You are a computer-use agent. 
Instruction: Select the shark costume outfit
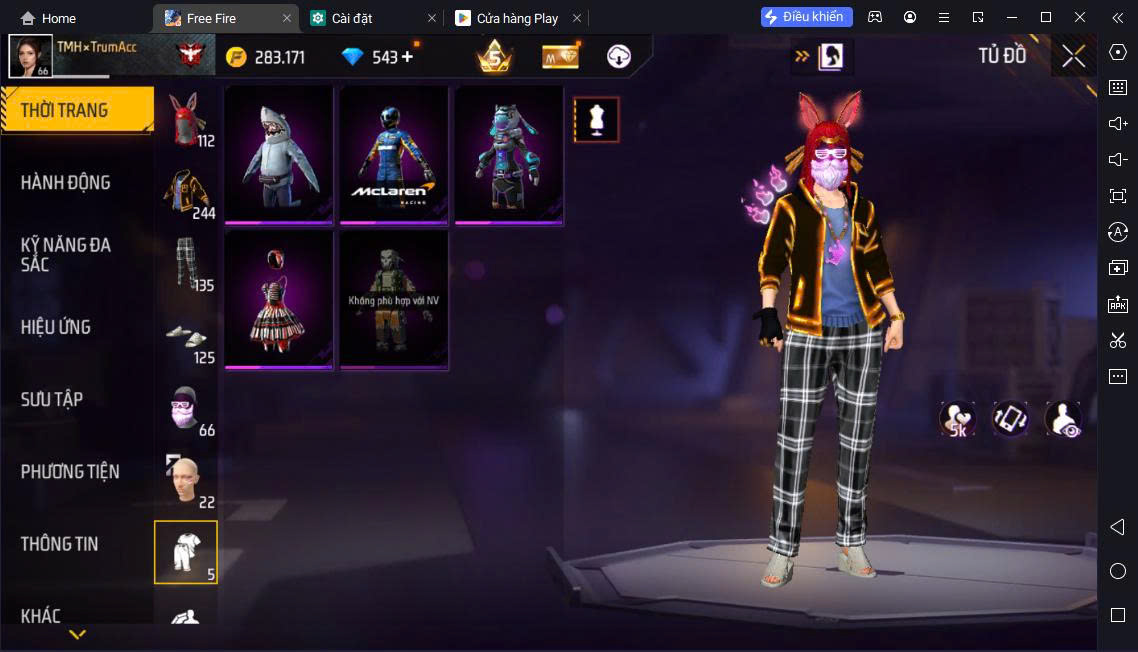[x=279, y=154]
